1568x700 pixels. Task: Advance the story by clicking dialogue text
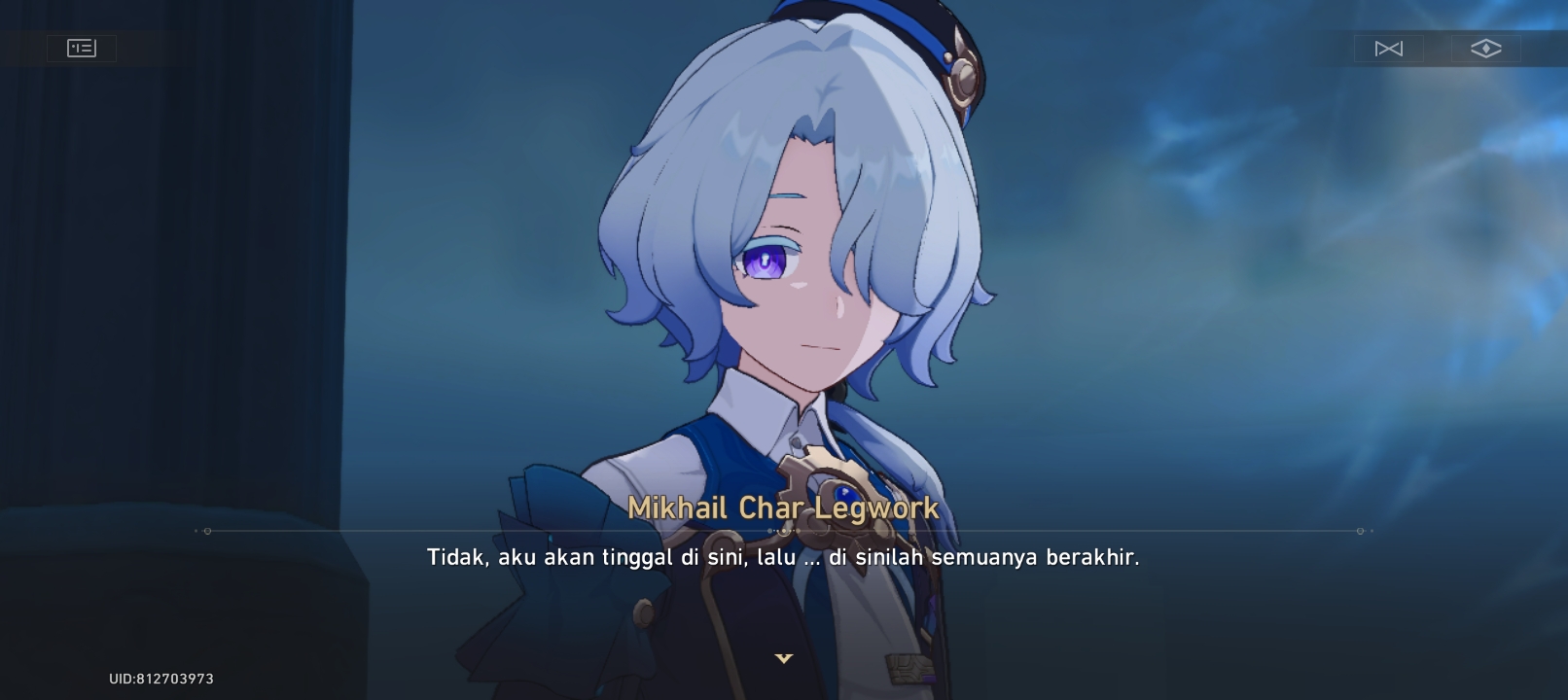point(784,557)
